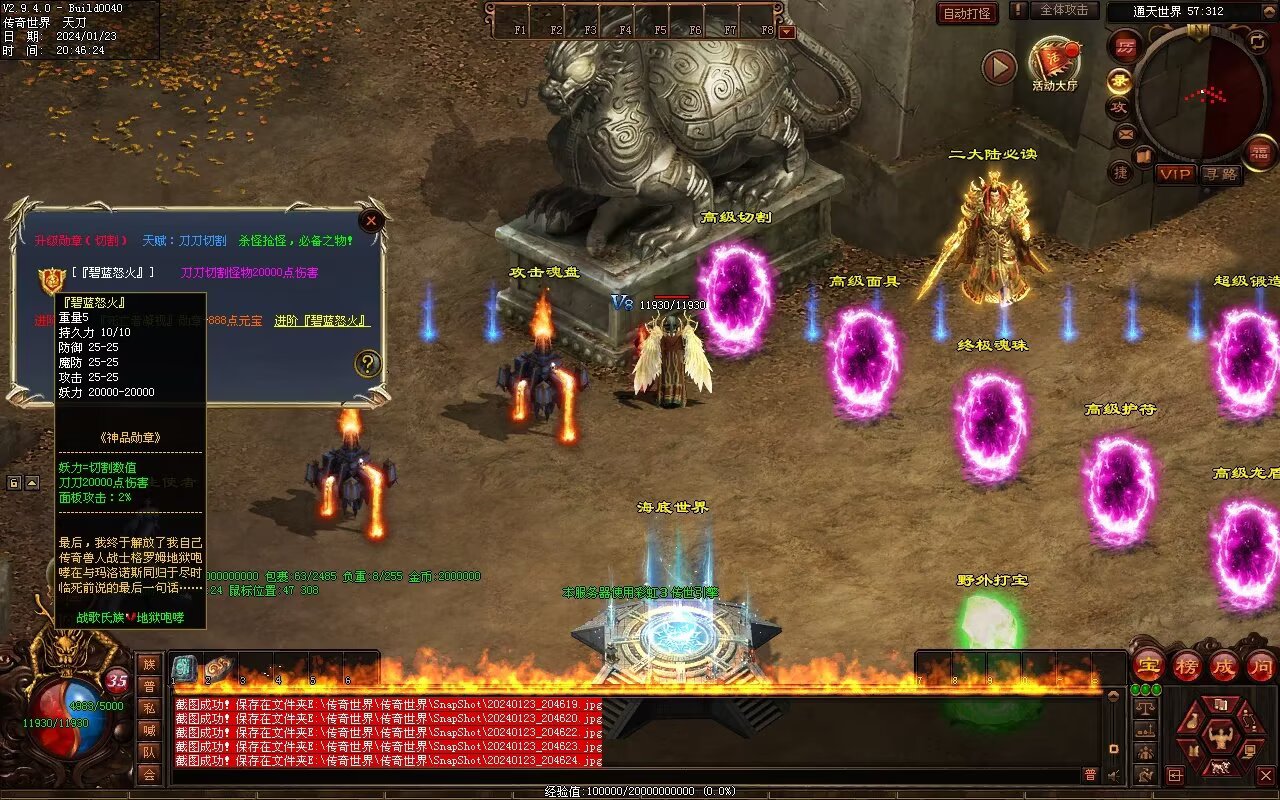This screenshot has height=800, width=1280.
Task: Expand the F-key skill bar dropdown arrow
Action: pos(786,31)
